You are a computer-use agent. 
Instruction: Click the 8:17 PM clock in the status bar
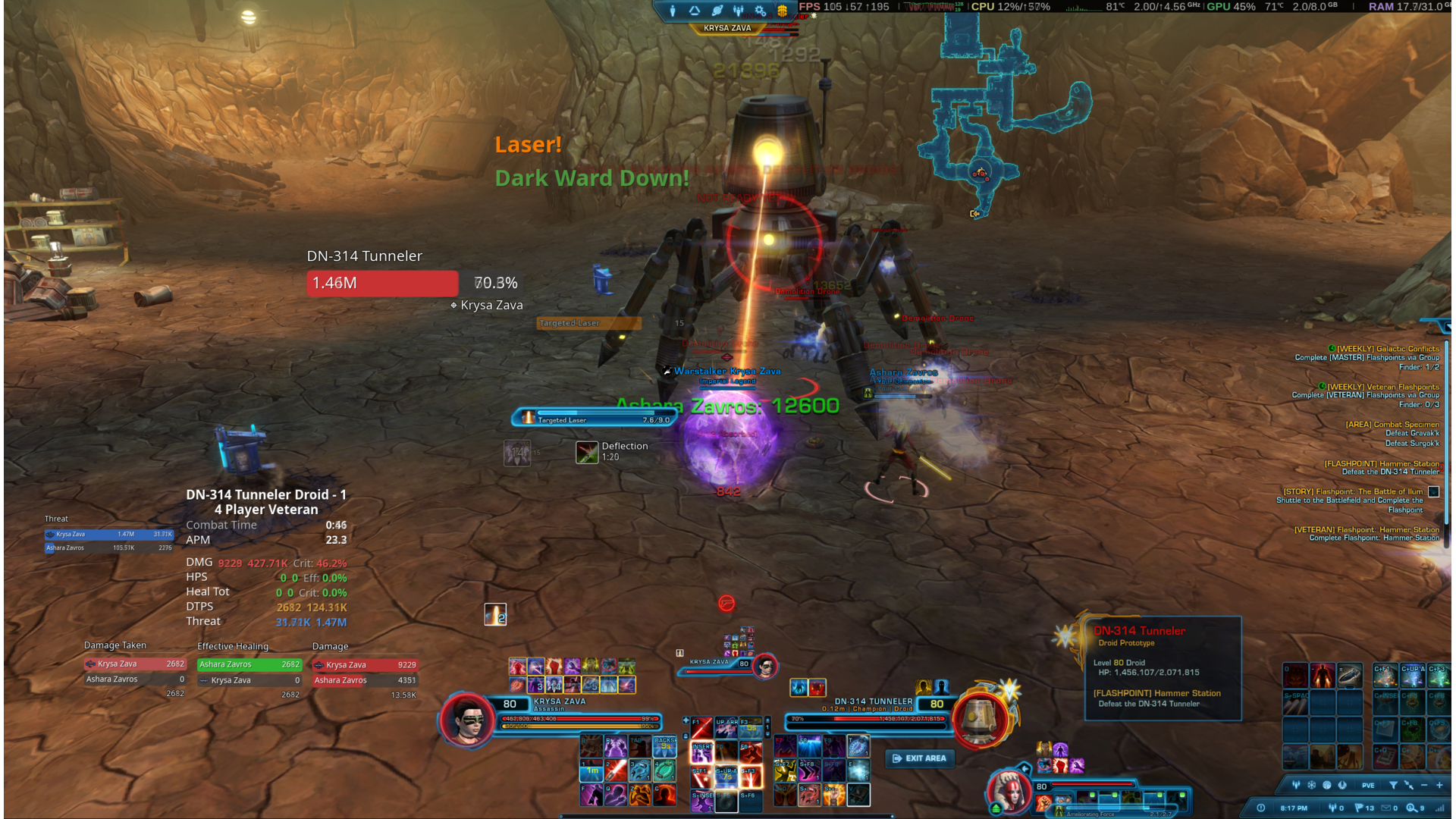coord(1294,808)
